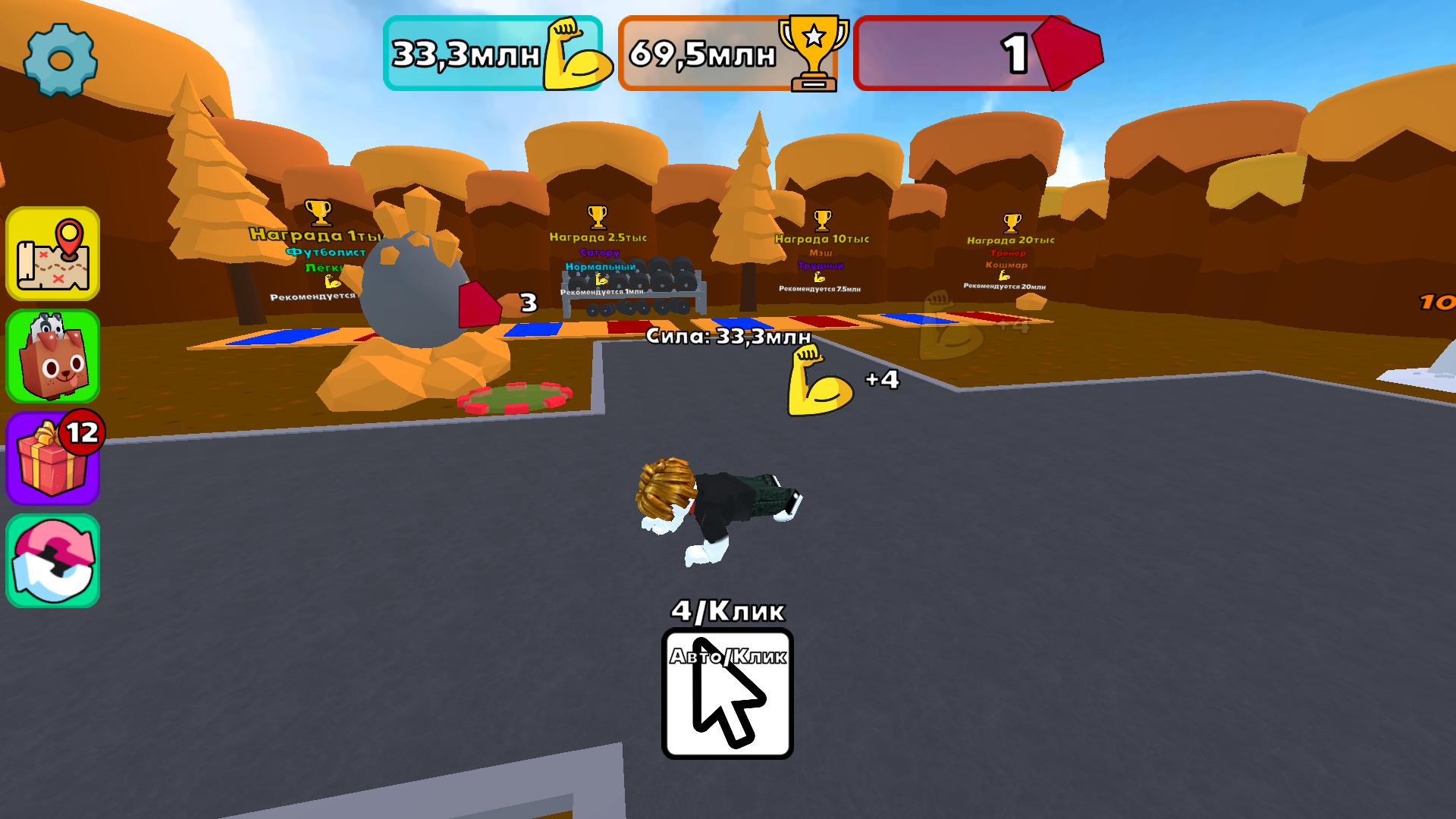1456x819 pixels.
Task: Collect the floating red gem worth 3
Action: pos(478,303)
